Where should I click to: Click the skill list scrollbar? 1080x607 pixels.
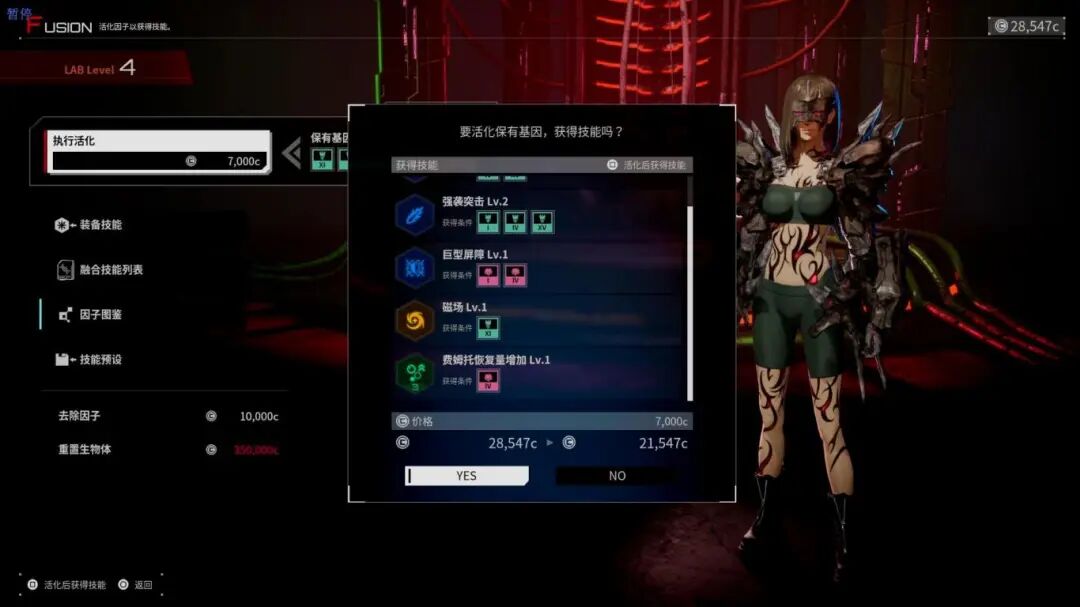coord(689,300)
